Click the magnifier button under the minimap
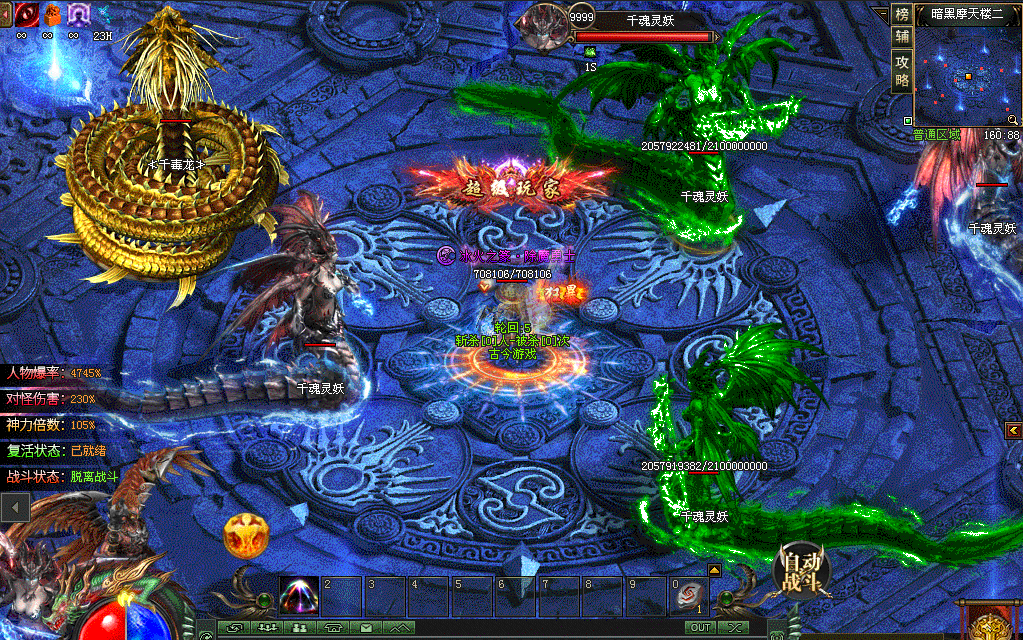The height and width of the screenshot is (640, 1023). [1013, 120]
